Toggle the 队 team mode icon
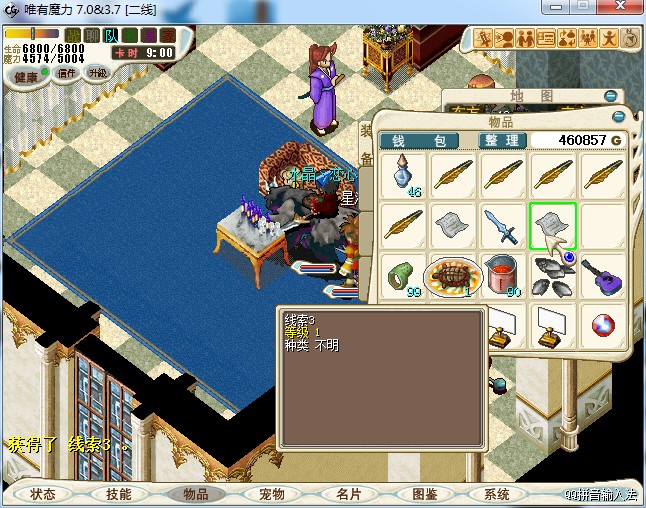 [x=111, y=36]
